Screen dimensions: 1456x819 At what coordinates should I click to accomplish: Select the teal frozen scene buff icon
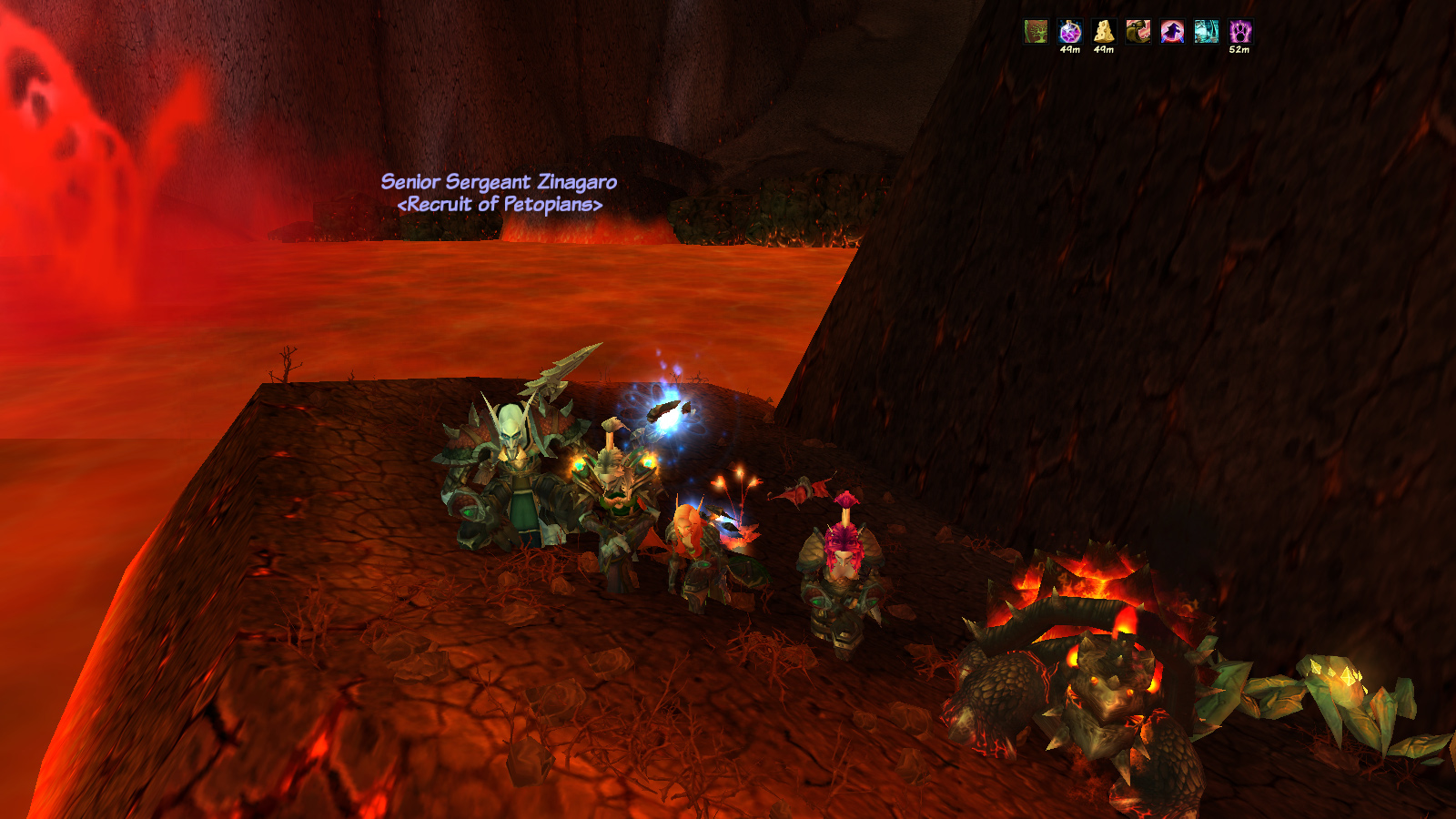(1206, 32)
